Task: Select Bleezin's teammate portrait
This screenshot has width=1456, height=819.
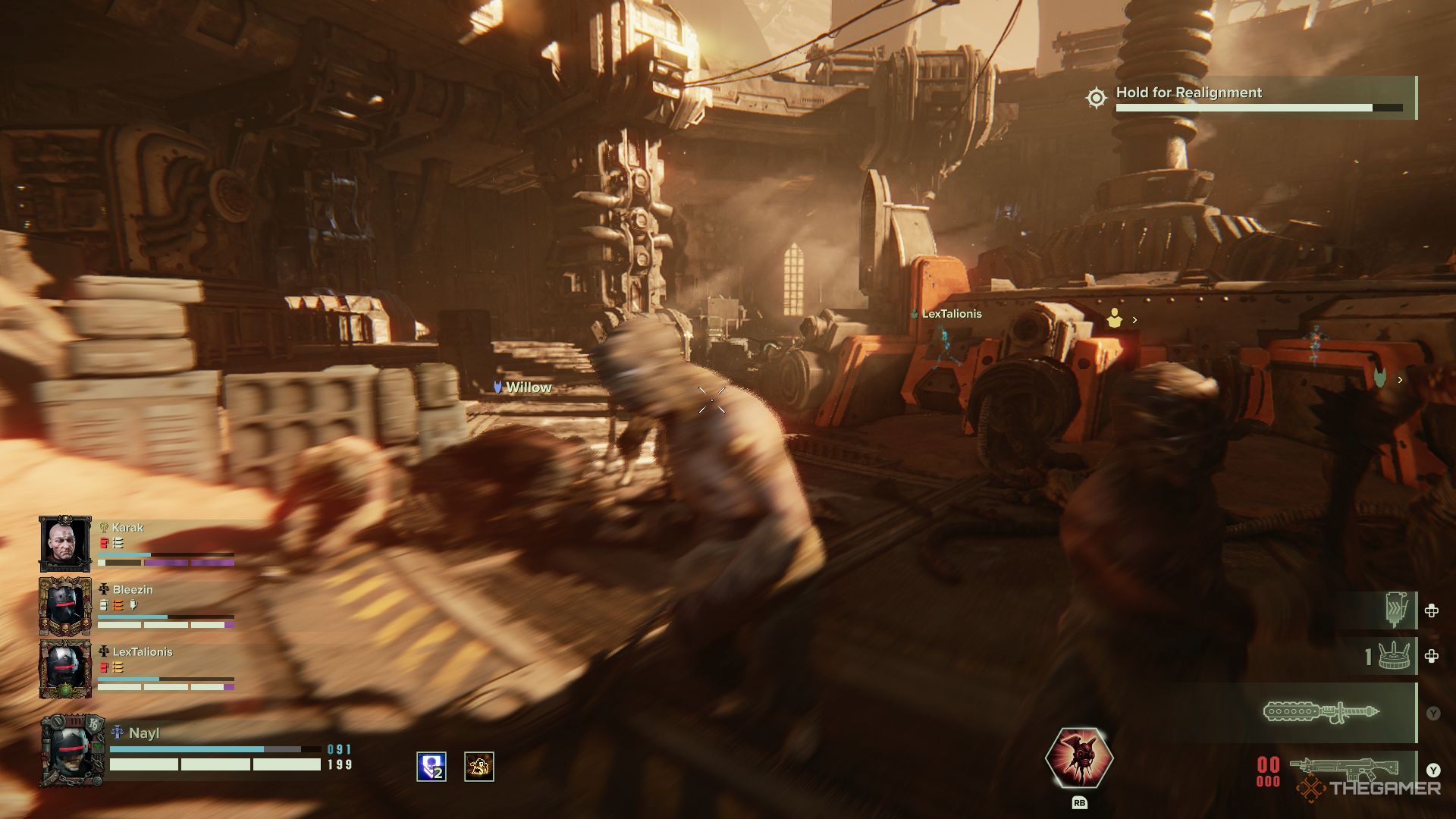Action: click(65, 606)
